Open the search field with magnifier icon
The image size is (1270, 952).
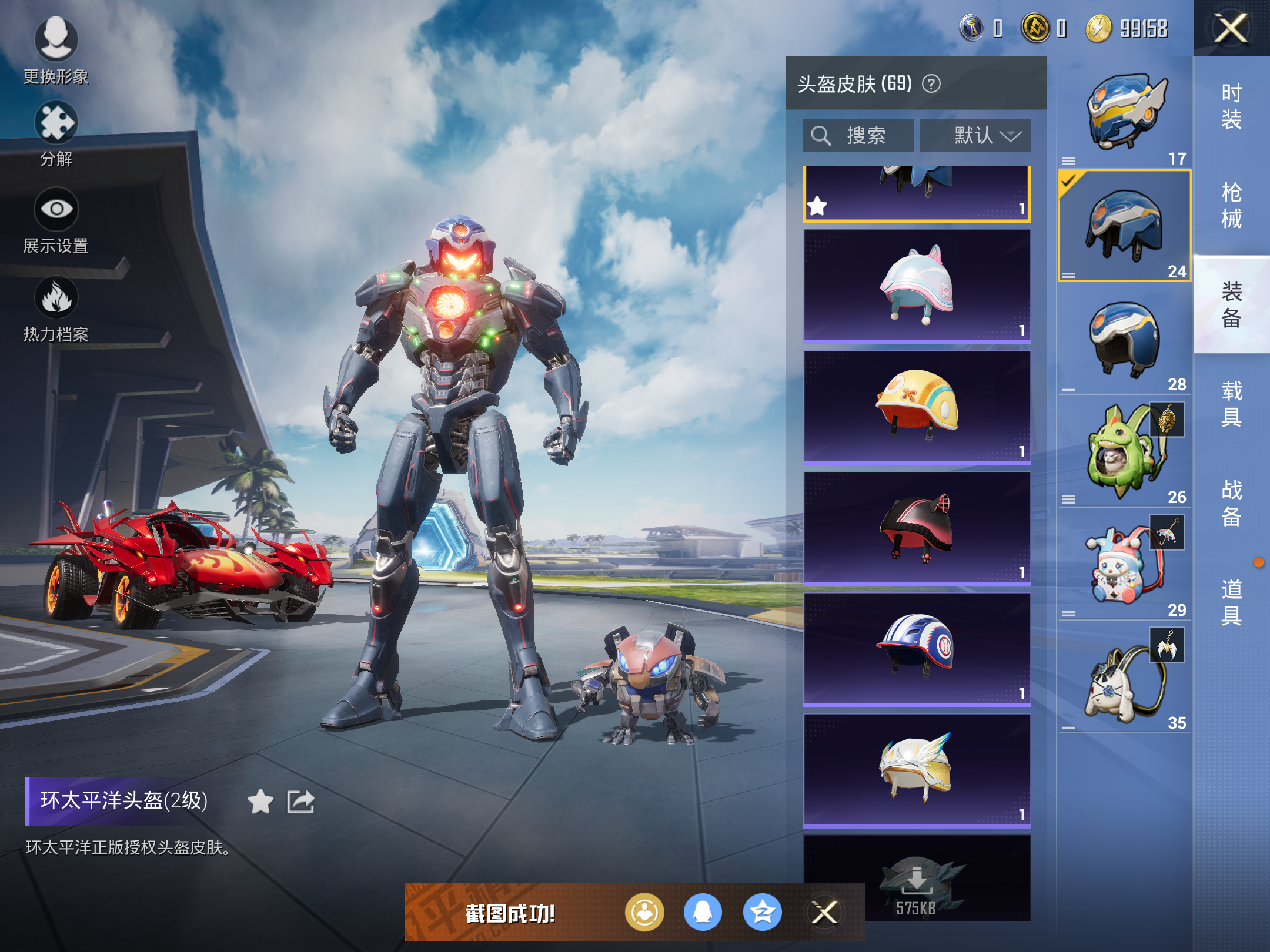point(858,135)
